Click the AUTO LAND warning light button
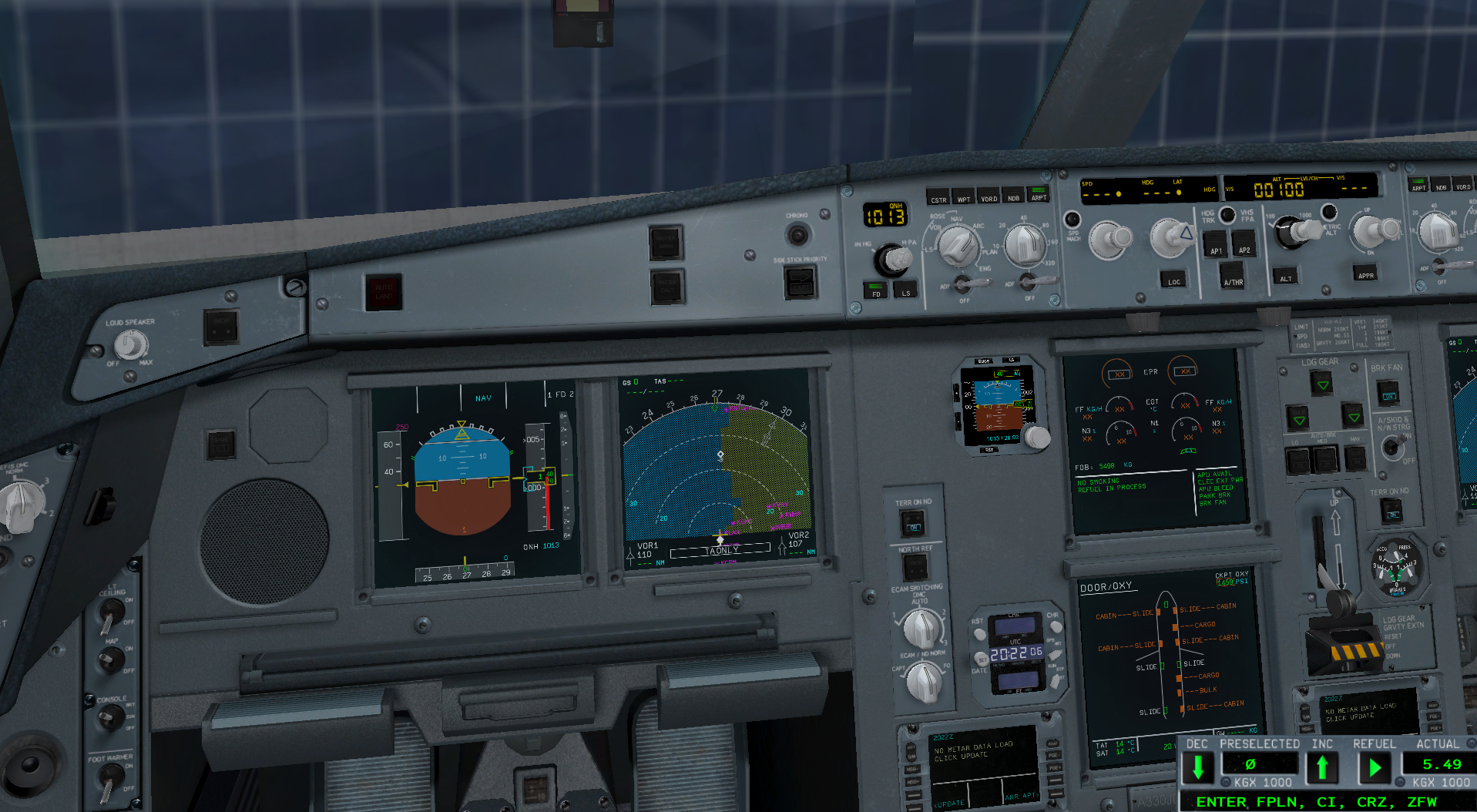This screenshot has width=1477, height=812. tap(383, 292)
